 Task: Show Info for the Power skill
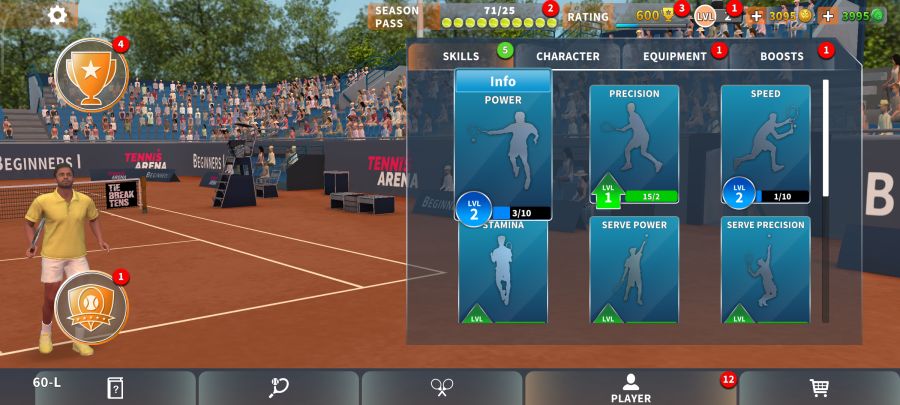(503, 82)
